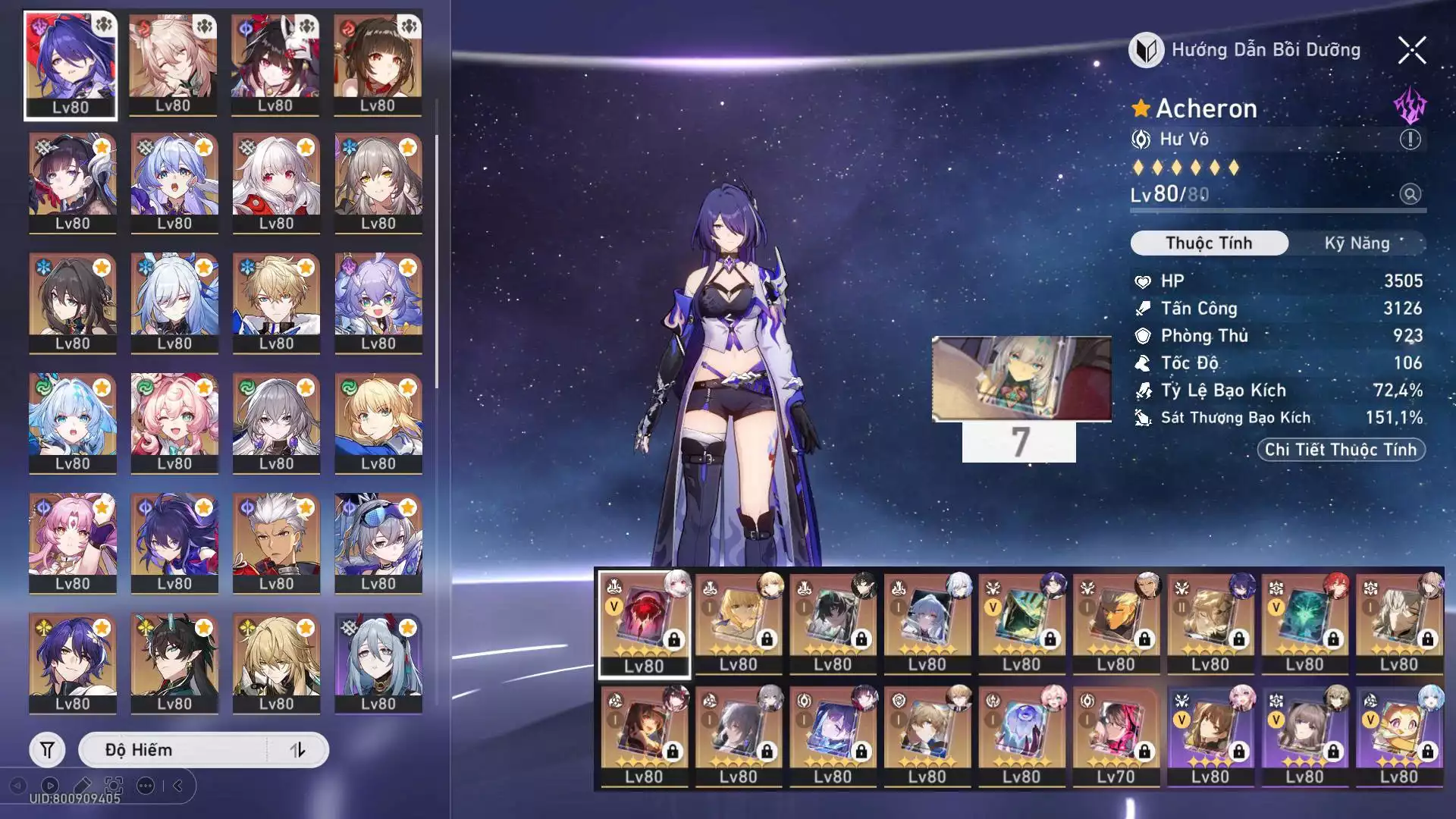Pick the blonde character with blue outfit
Viewport: 1456px width, 819px height.
coord(276,302)
